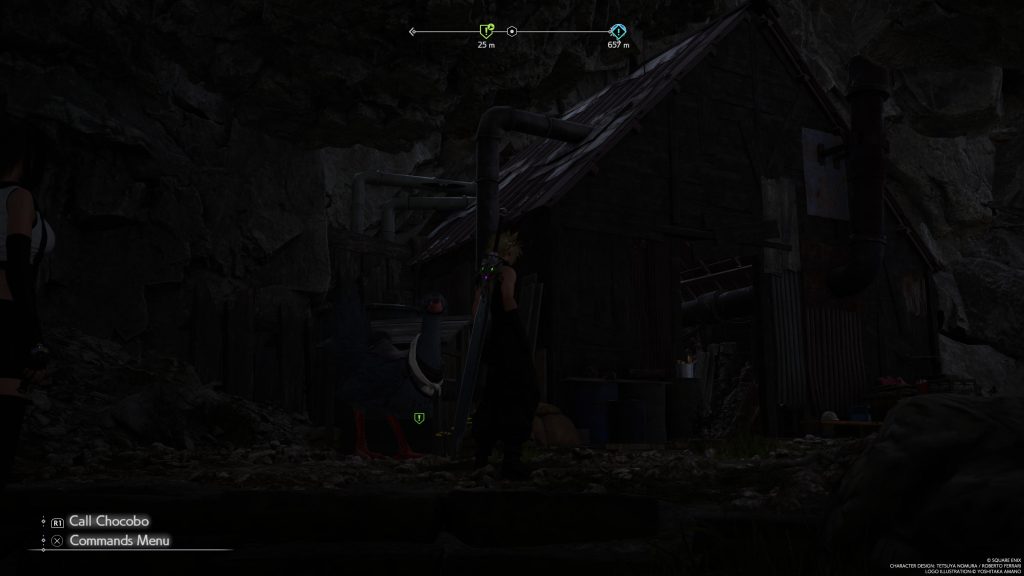Click the hexagonal center indicator on the compass
This screenshot has width=1024, height=576.
[512, 32]
